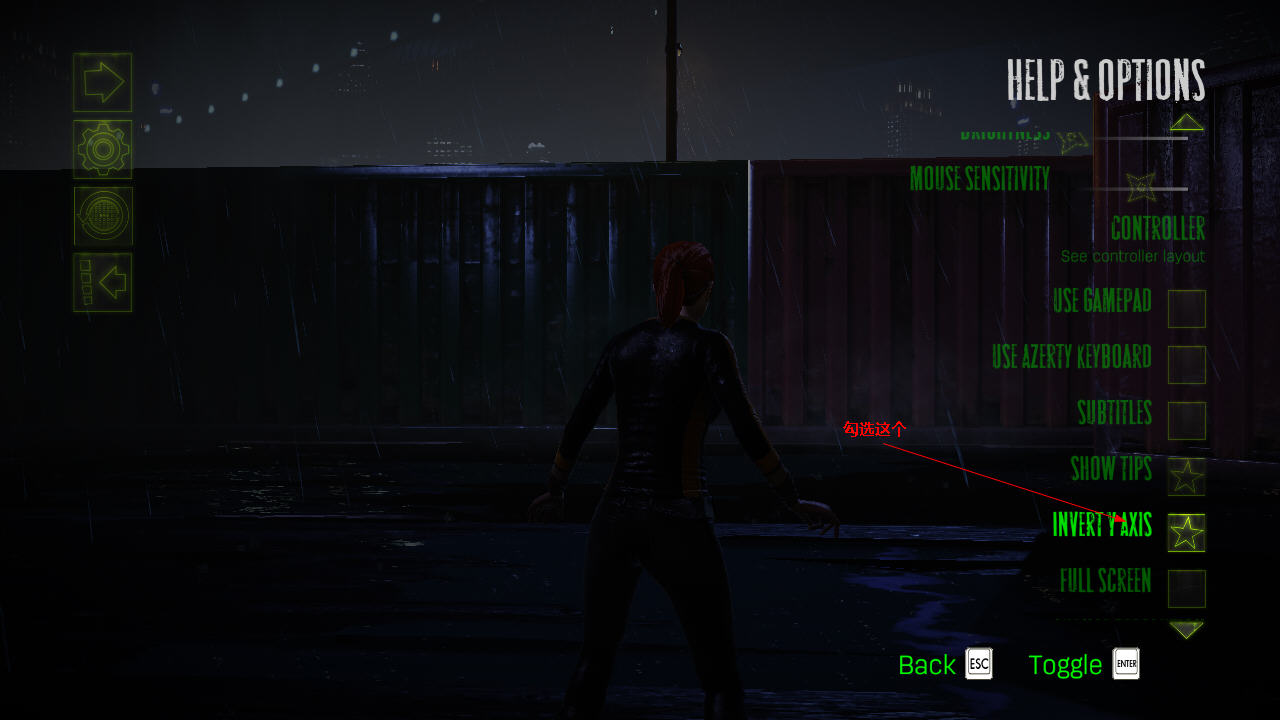This screenshot has width=1280, height=720.
Task: Toggle the Invert Y Axis checkbox
Action: (x=1186, y=533)
